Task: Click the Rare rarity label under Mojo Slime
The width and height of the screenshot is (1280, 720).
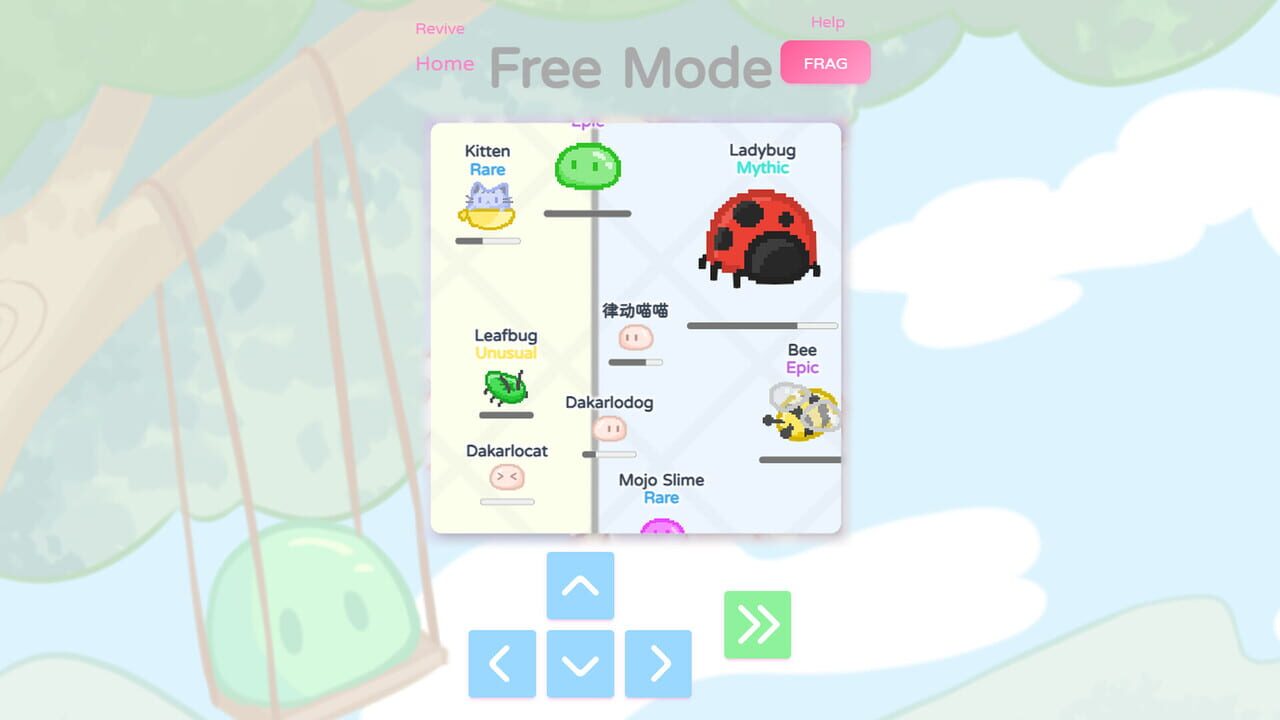Action: point(661,497)
